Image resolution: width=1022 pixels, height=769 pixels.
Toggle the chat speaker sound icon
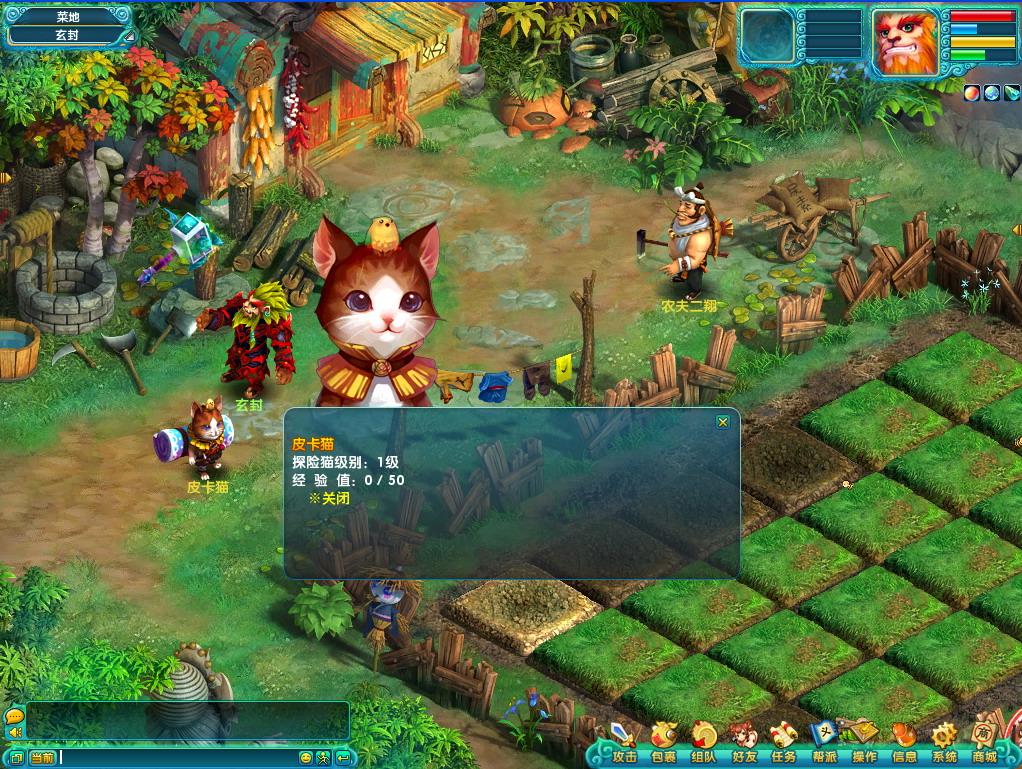tap(14, 732)
